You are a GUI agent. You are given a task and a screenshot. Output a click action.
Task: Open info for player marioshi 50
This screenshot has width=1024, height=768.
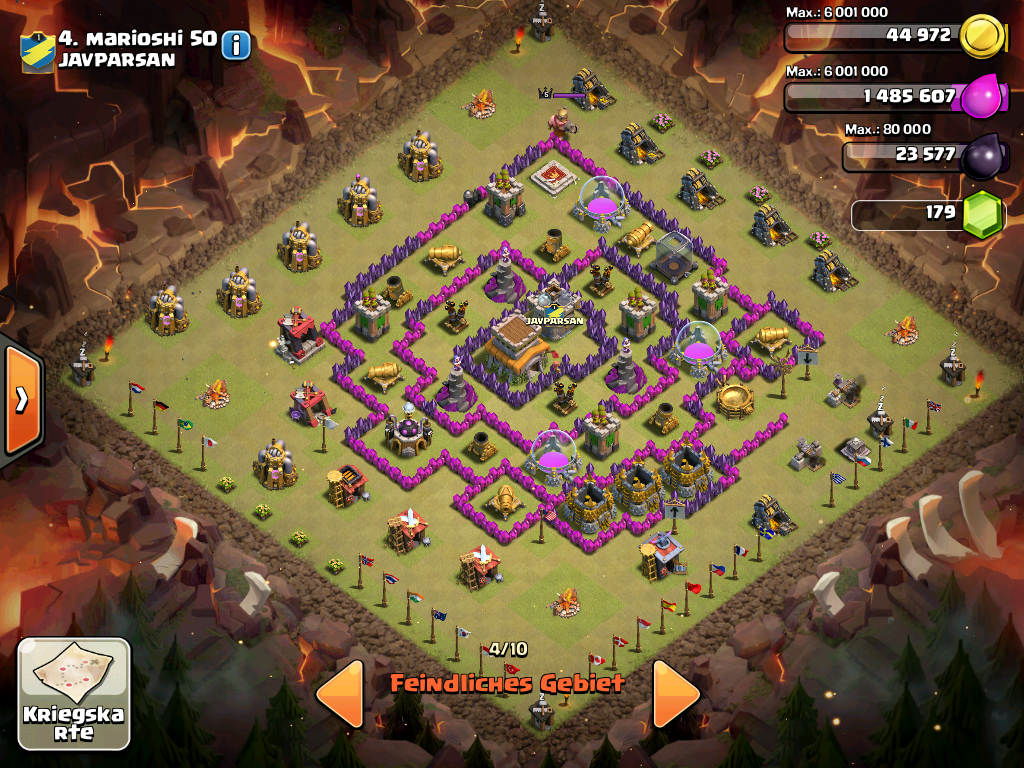[x=236, y=45]
